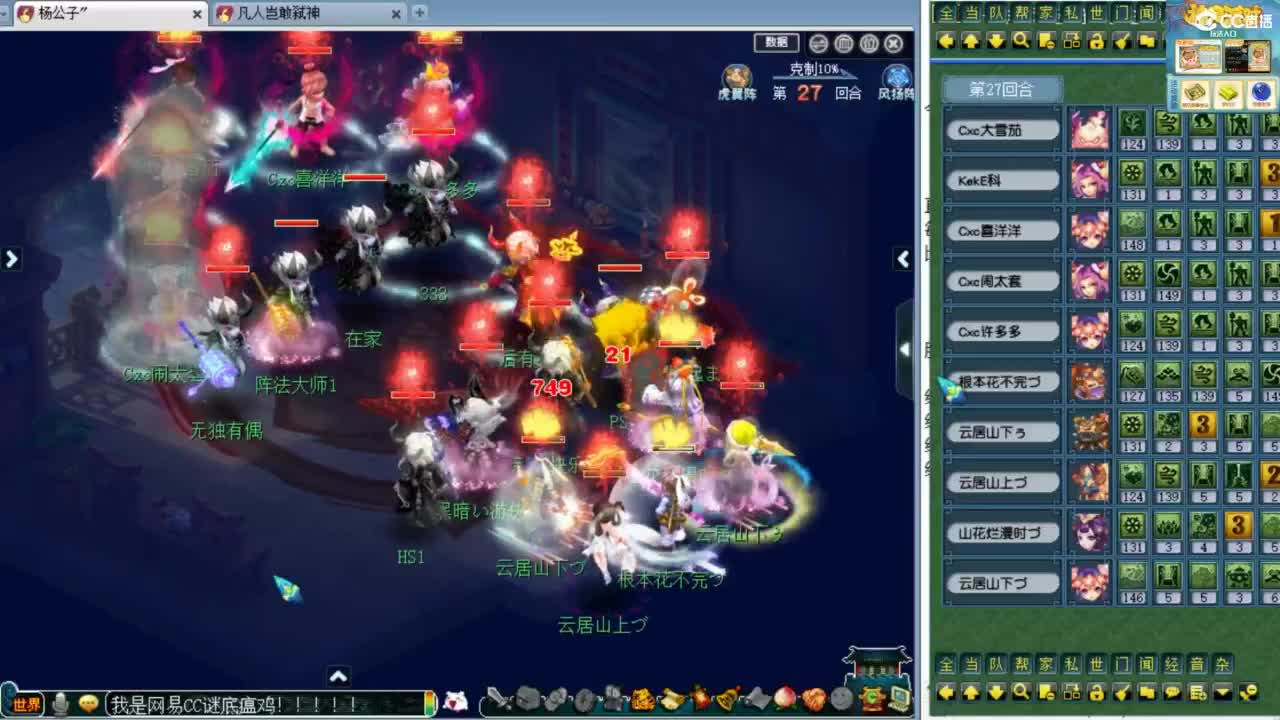
Task: Expand the left side panel using the arrow chevron
Action: 12,258
